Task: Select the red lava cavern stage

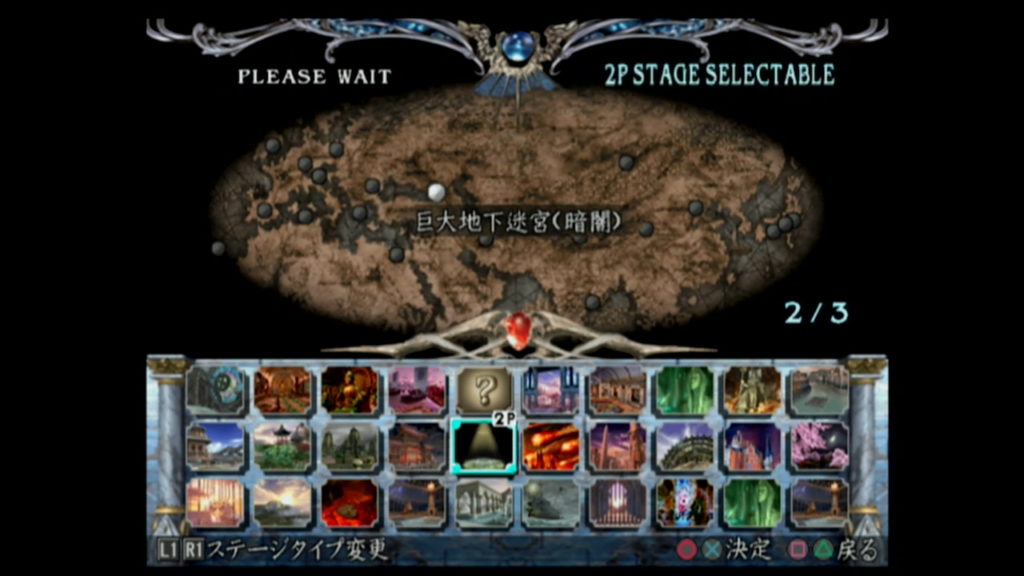Action: click(350, 503)
